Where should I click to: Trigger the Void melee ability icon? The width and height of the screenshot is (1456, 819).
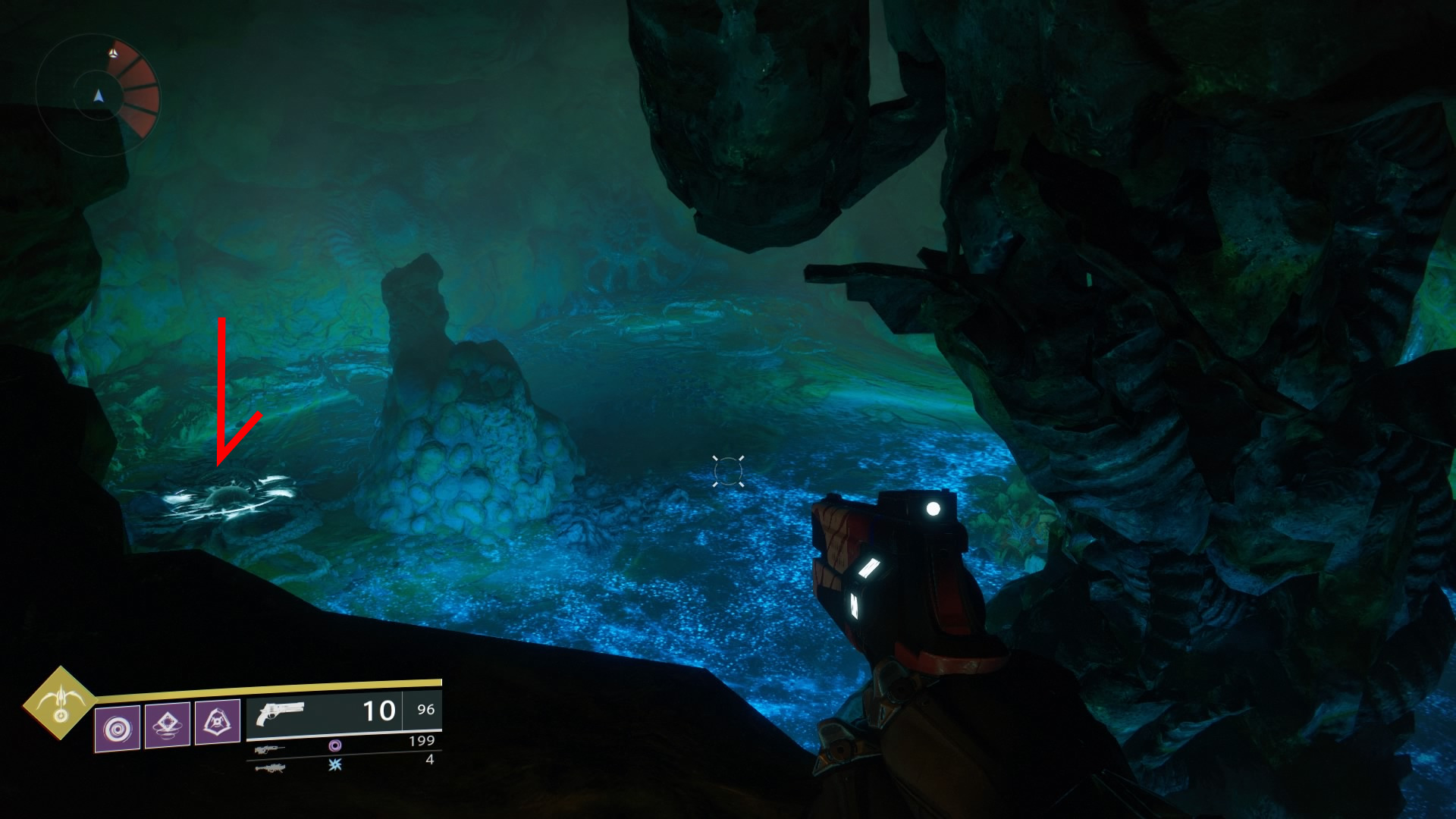coord(168,725)
